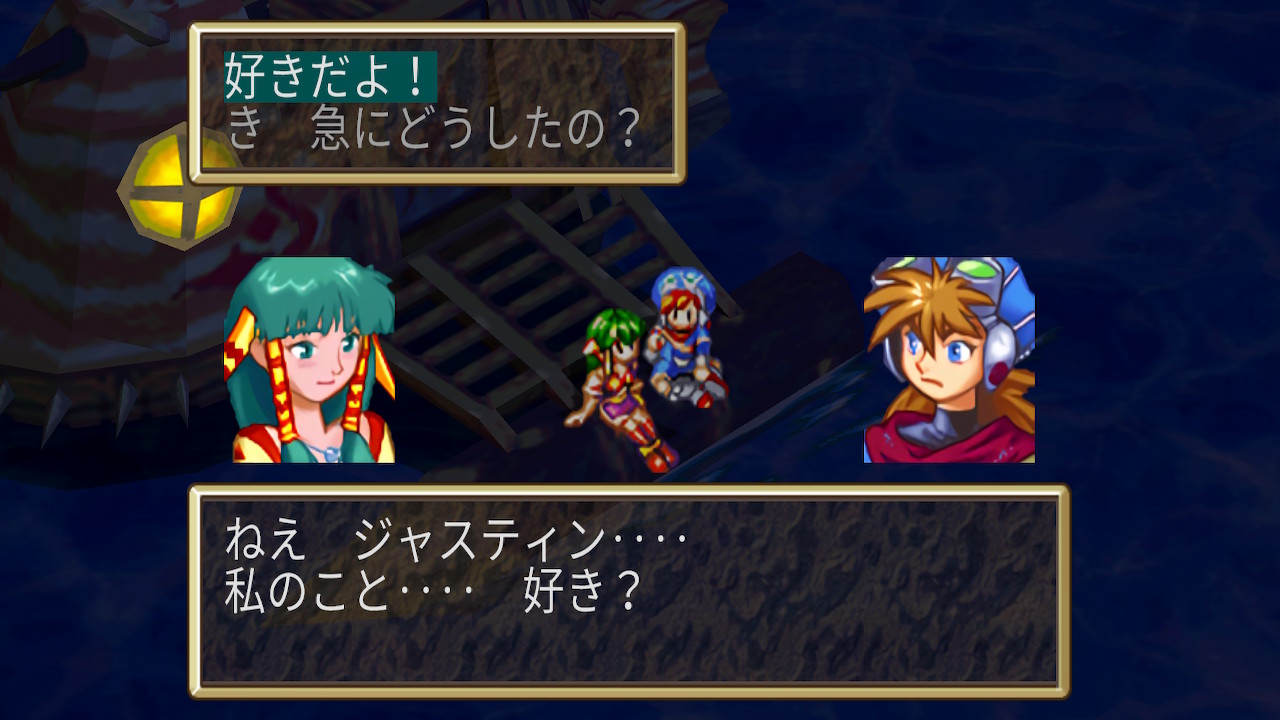Choose the reply 好きだよ！
1280x720 pixels.
click(x=330, y=77)
